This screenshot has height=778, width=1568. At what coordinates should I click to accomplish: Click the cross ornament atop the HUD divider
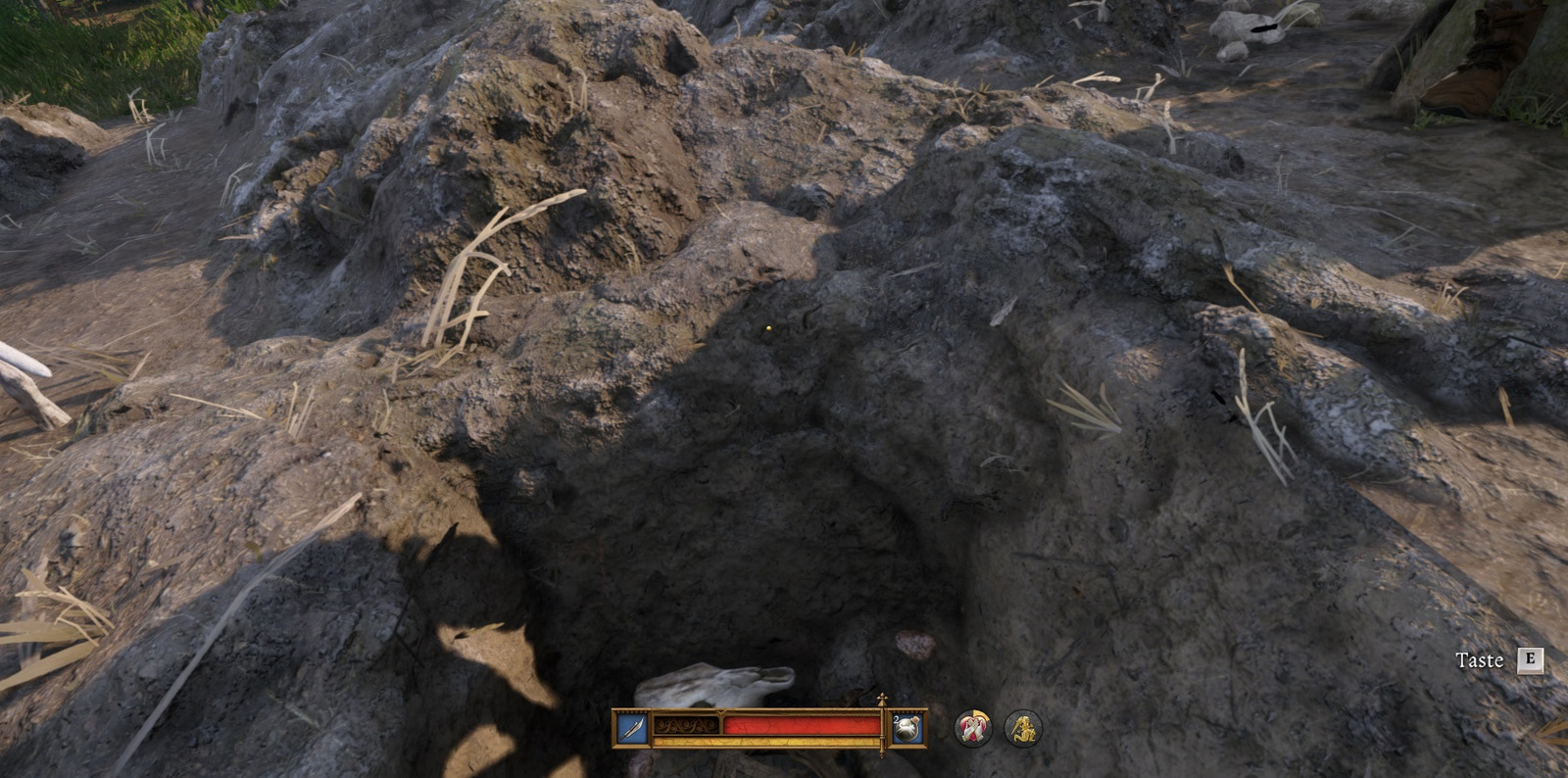(881, 698)
